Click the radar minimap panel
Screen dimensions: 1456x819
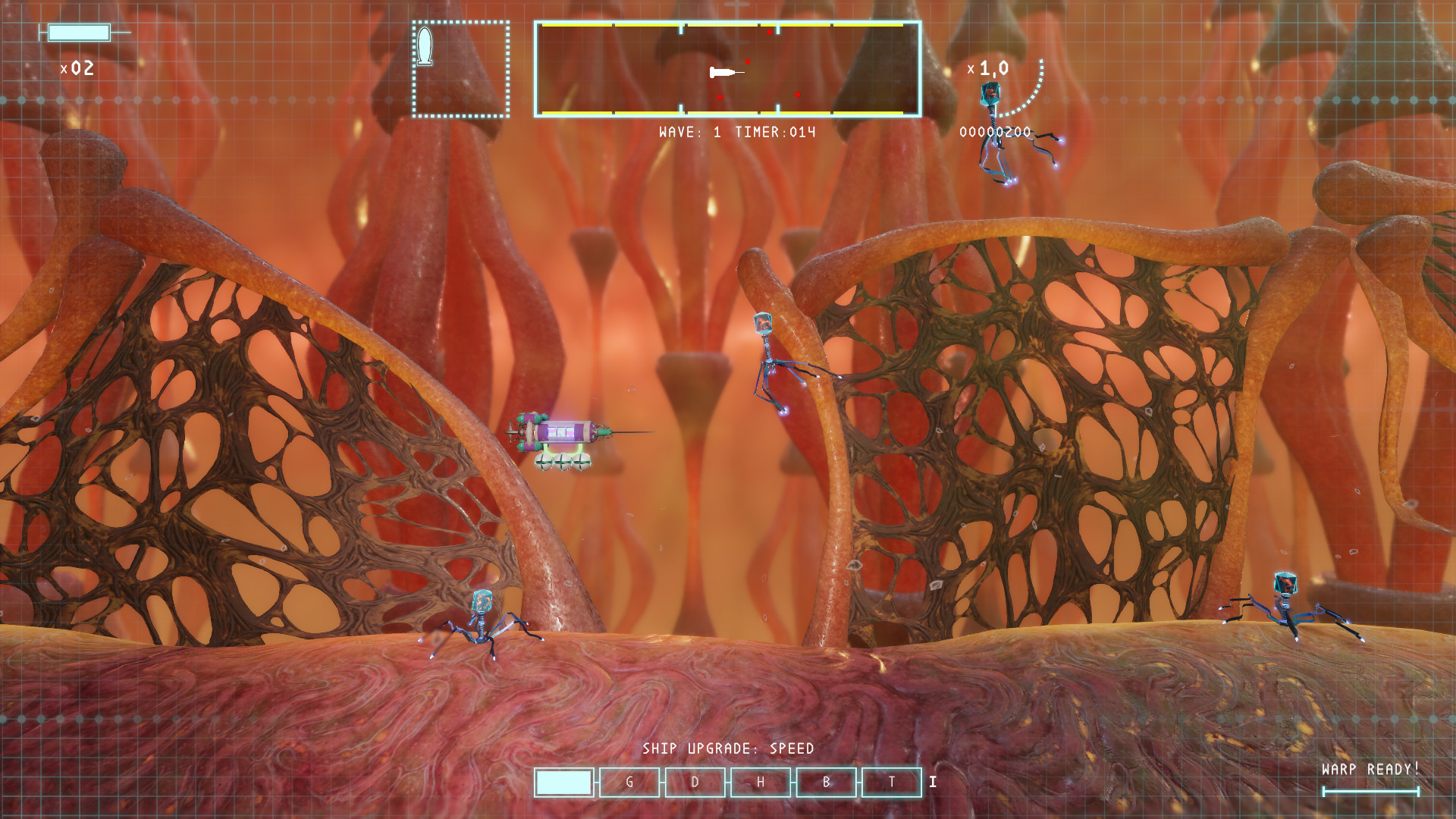pyautogui.click(x=727, y=69)
